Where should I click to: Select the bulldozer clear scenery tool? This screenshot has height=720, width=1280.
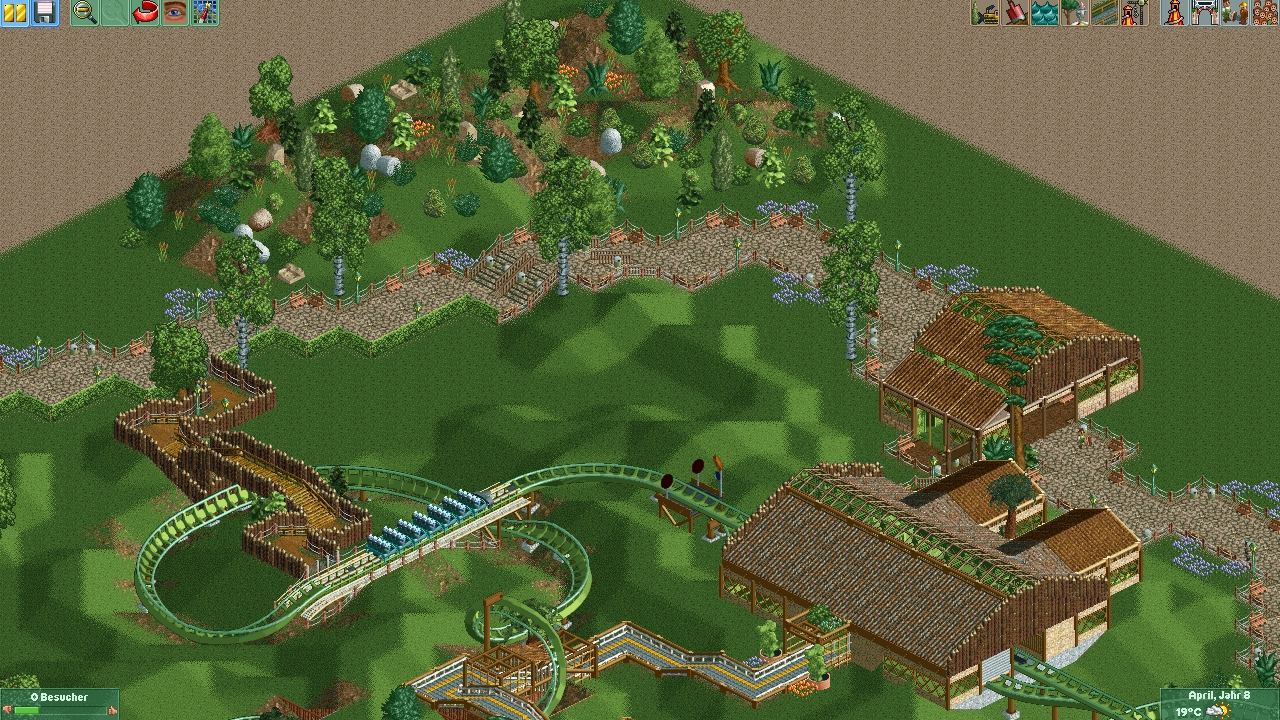pos(985,12)
